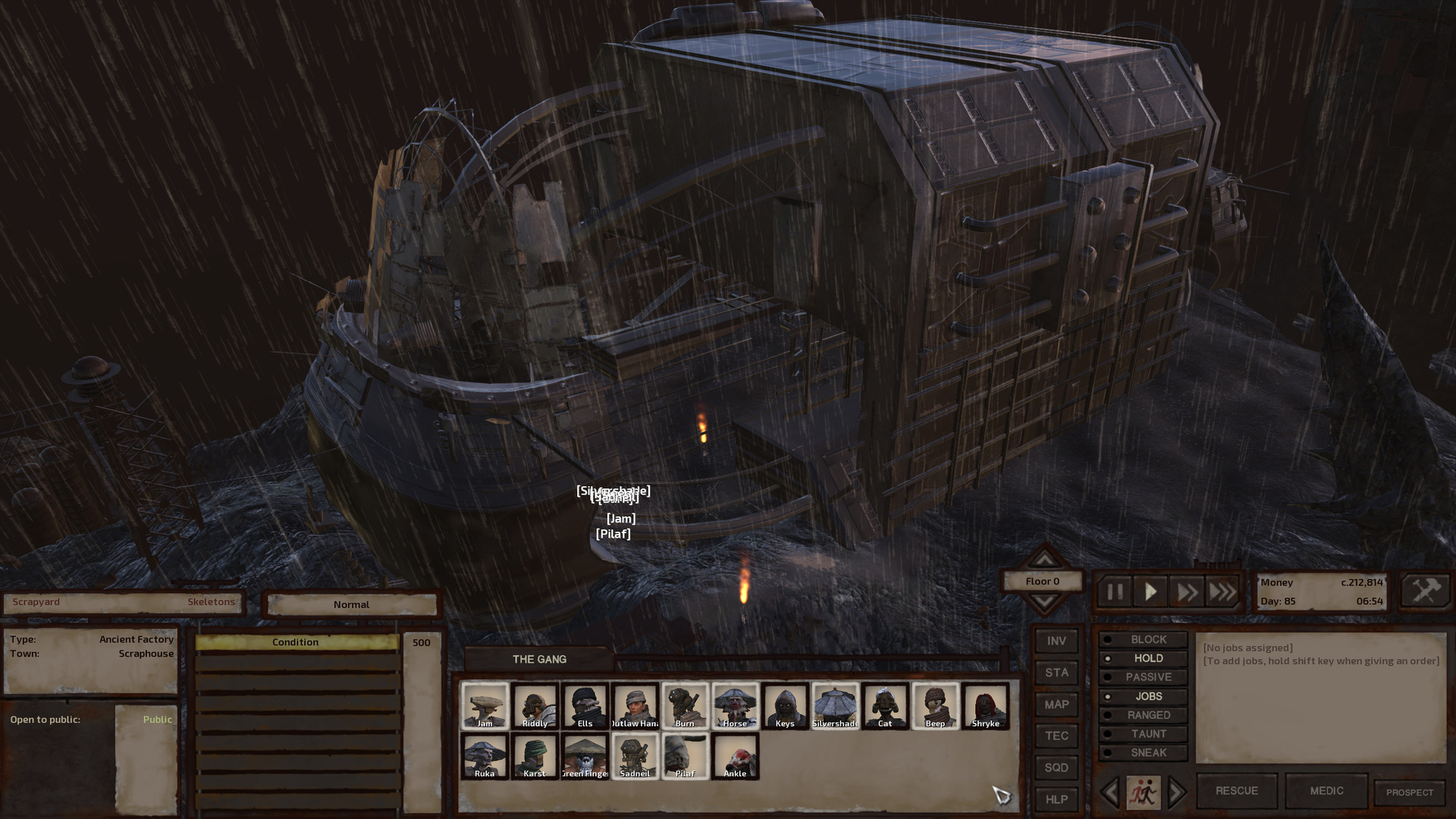
Task: Open the HLP help panel
Action: [x=1056, y=799]
